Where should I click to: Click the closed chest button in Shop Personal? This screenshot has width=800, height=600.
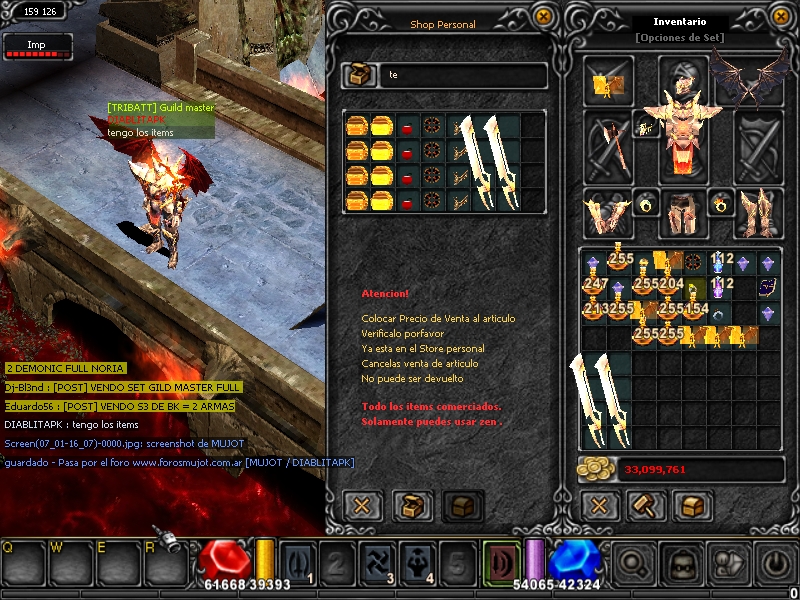point(462,505)
